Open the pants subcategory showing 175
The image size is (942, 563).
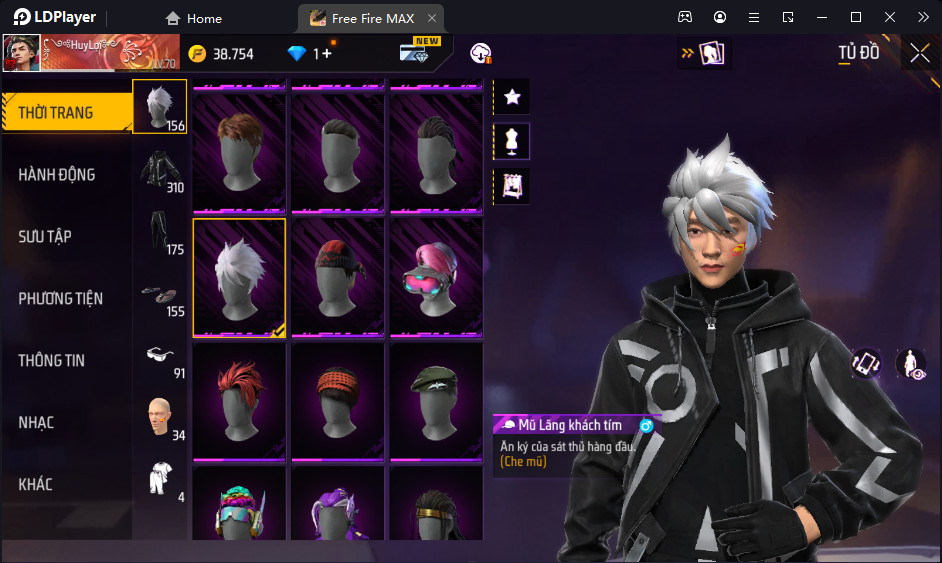click(x=160, y=231)
